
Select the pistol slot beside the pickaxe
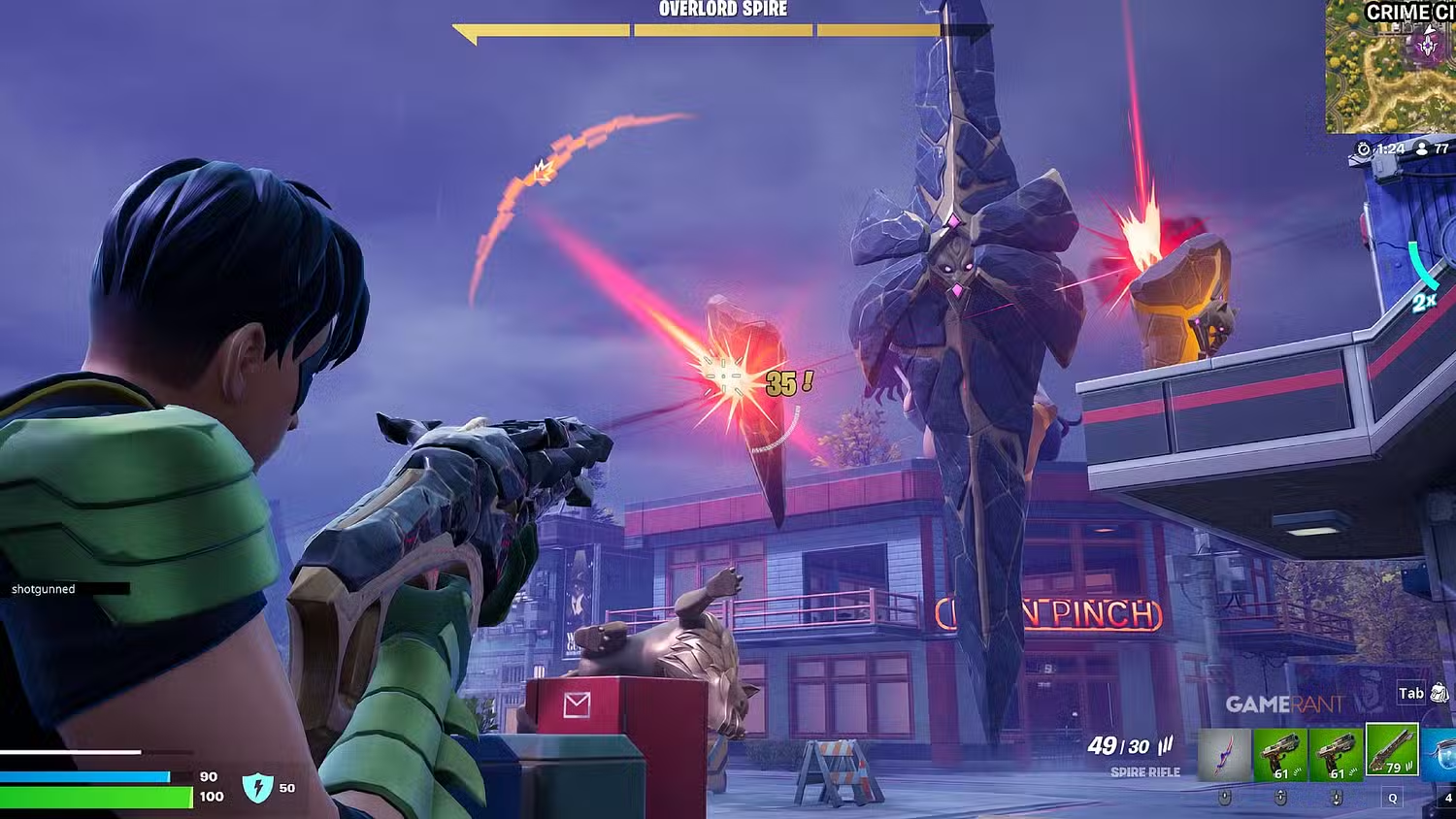pyautogui.click(x=1280, y=755)
